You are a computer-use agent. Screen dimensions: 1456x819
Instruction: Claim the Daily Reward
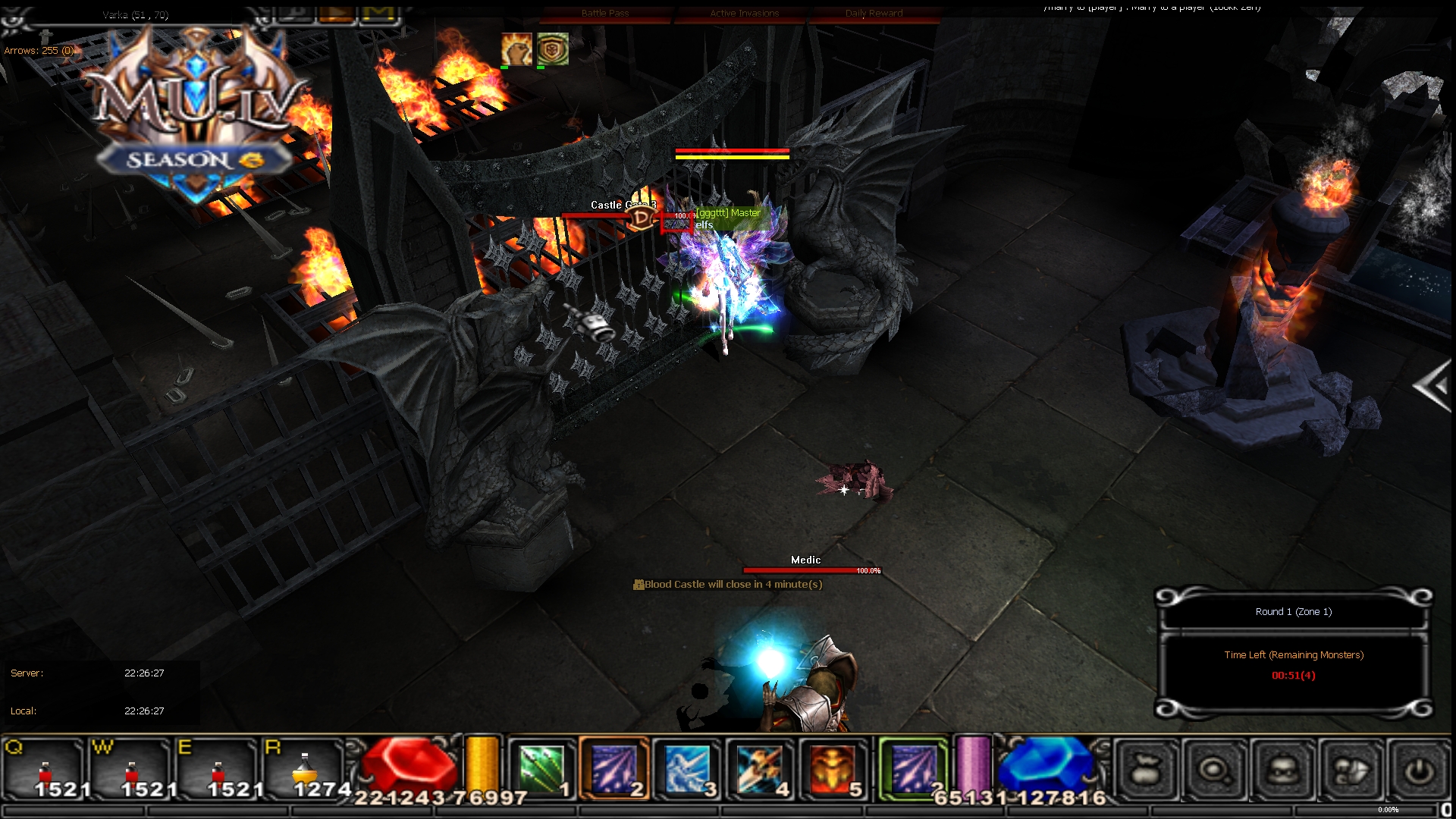pos(874,13)
